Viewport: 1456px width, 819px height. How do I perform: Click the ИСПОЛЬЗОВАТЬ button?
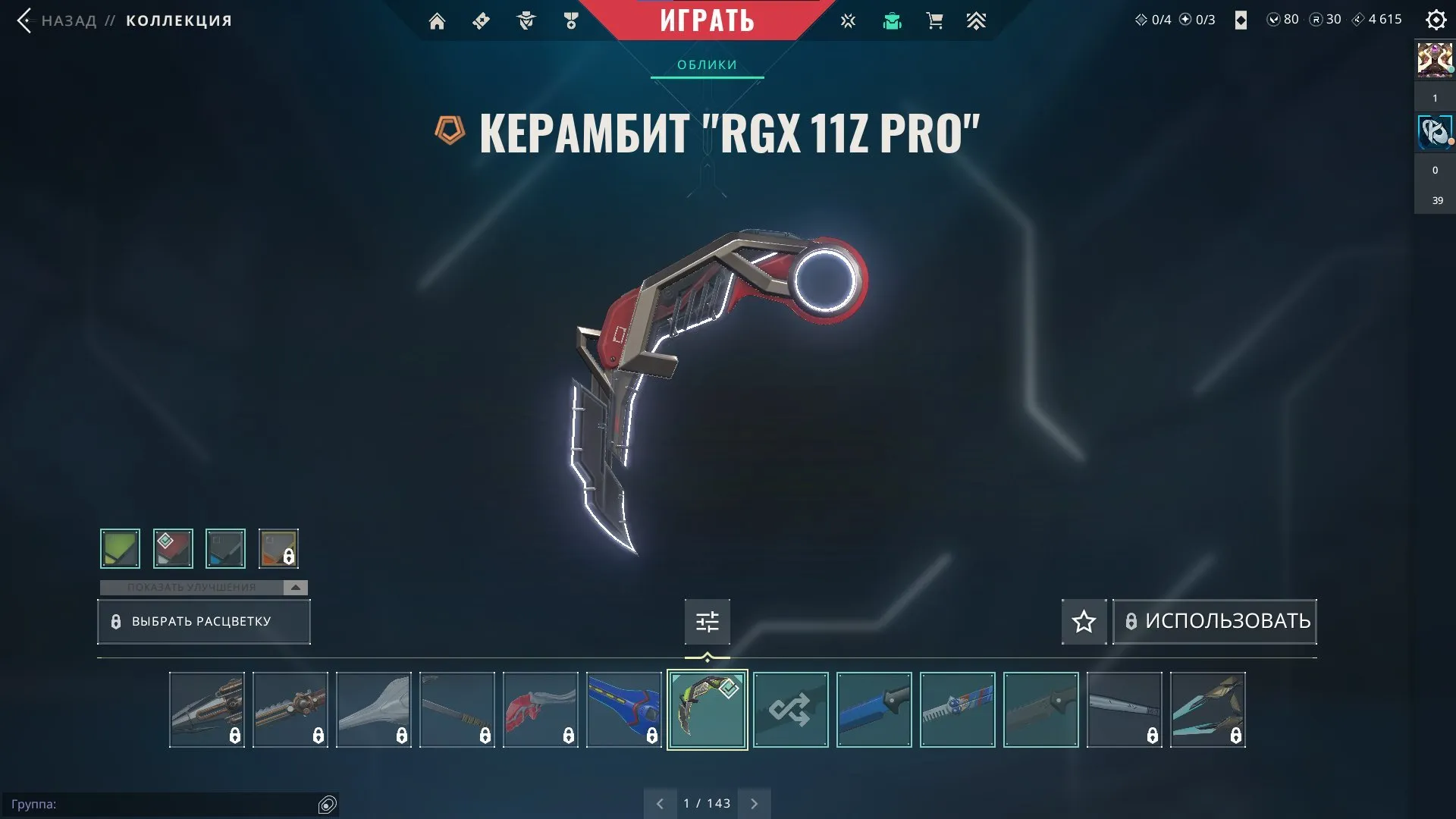[1214, 621]
